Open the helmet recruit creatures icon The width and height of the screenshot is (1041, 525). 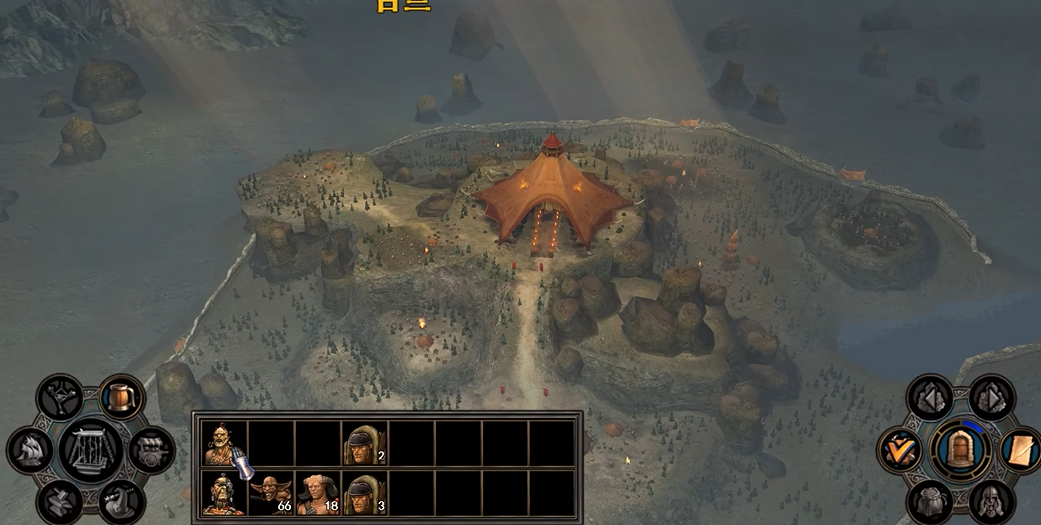pos(991,501)
